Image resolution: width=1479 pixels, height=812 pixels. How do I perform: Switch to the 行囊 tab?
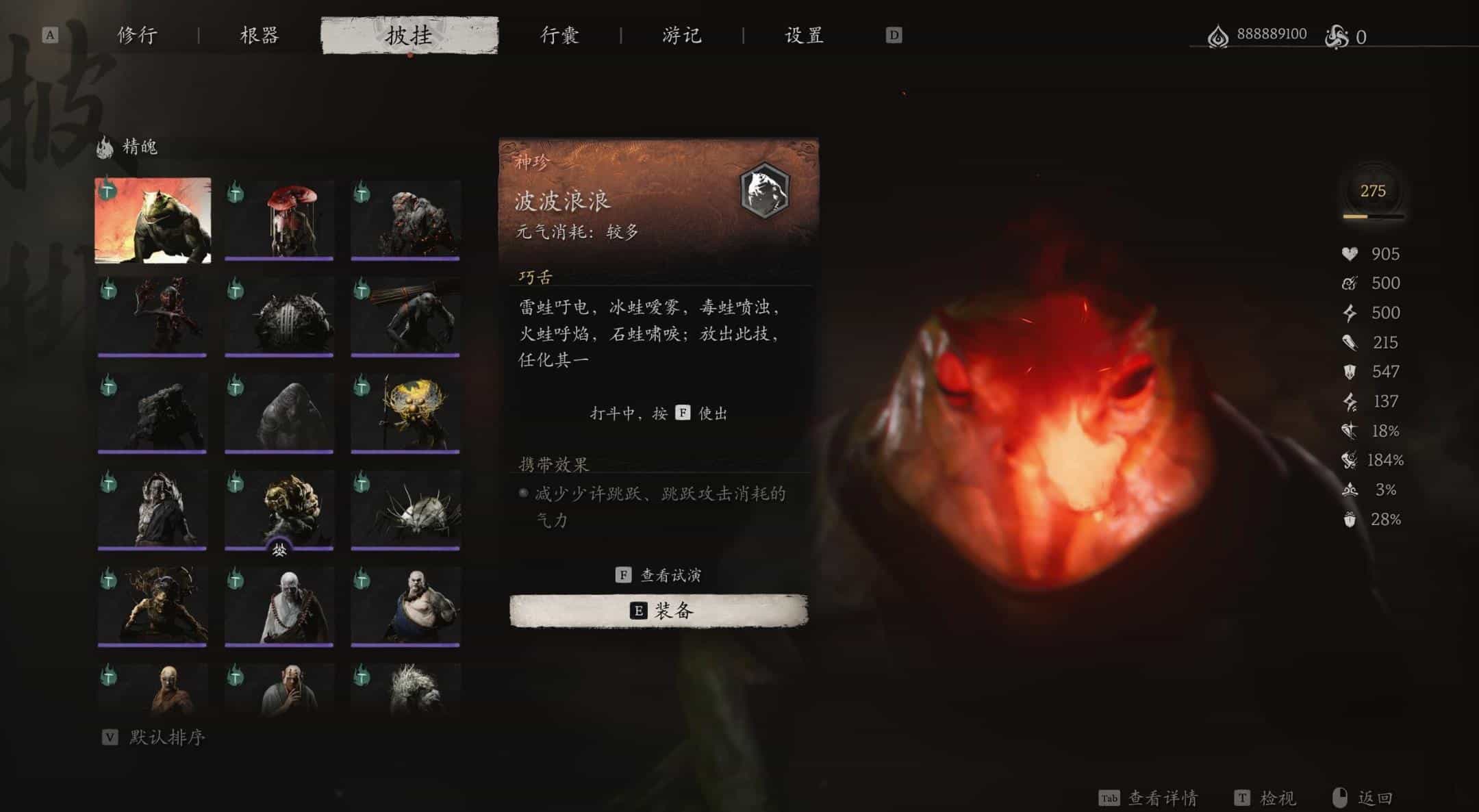pyautogui.click(x=558, y=36)
